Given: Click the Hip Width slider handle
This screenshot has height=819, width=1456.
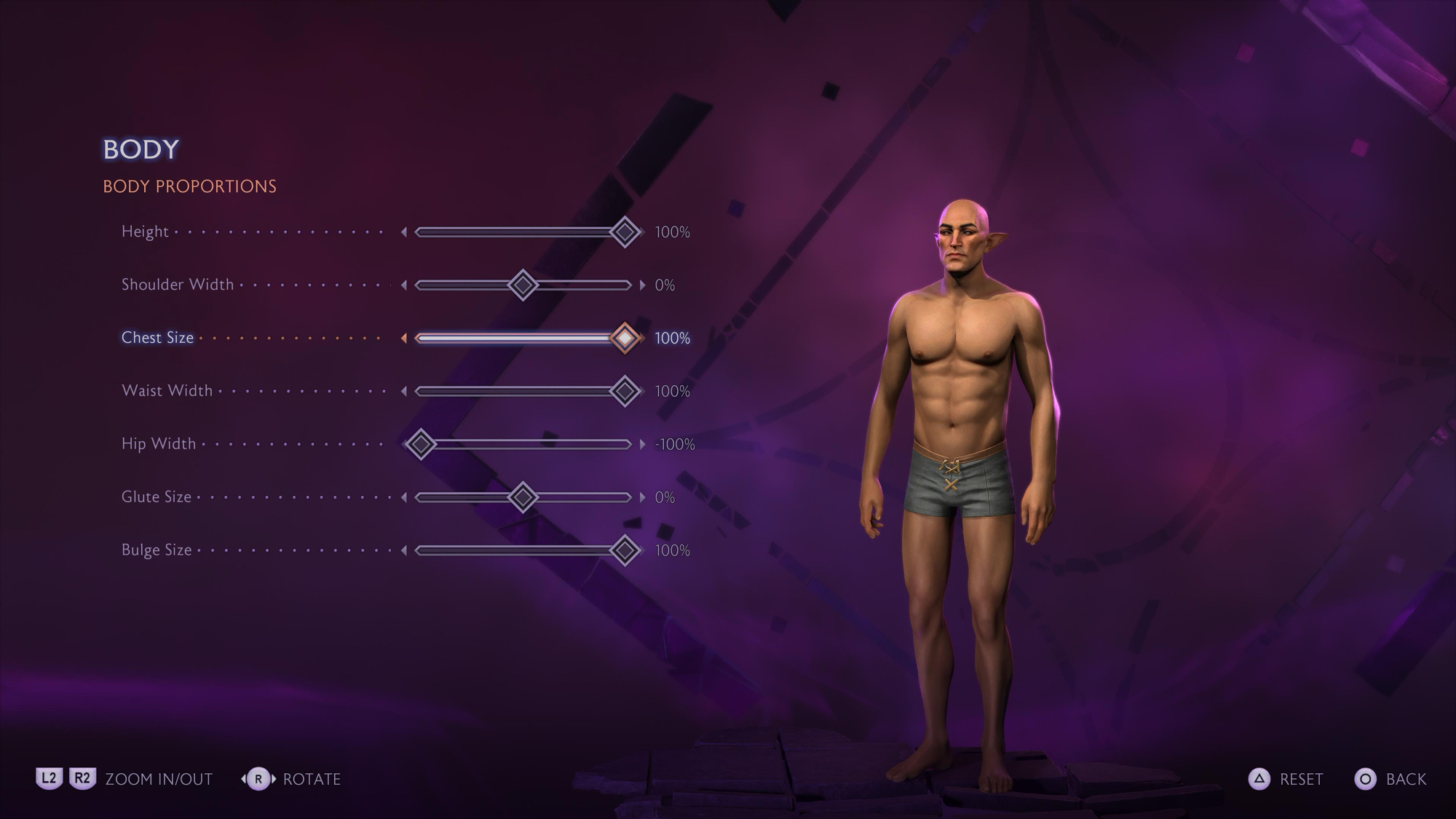Looking at the screenshot, I should pos(421,444).
